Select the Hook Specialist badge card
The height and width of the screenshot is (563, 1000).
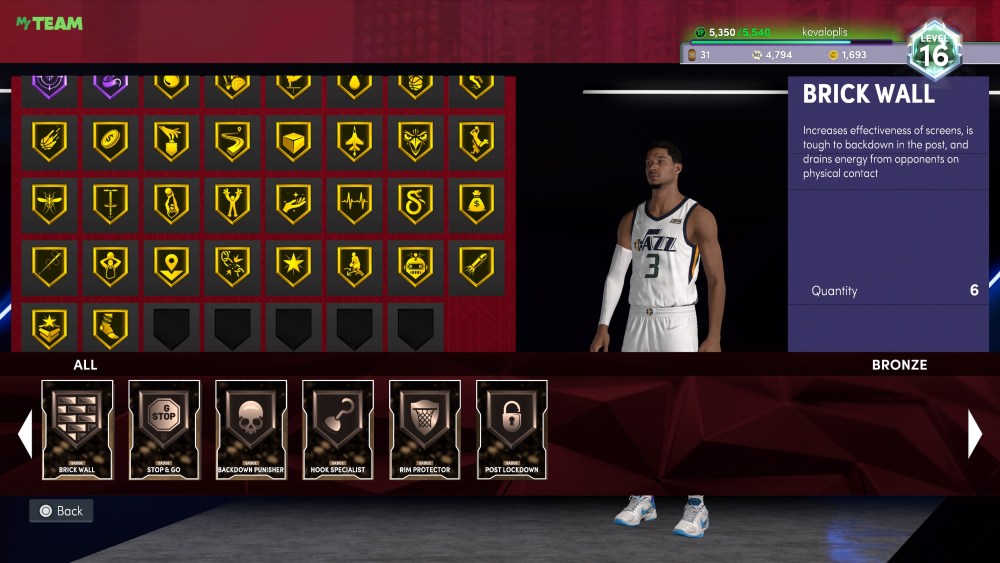click(x=338, y=429)
